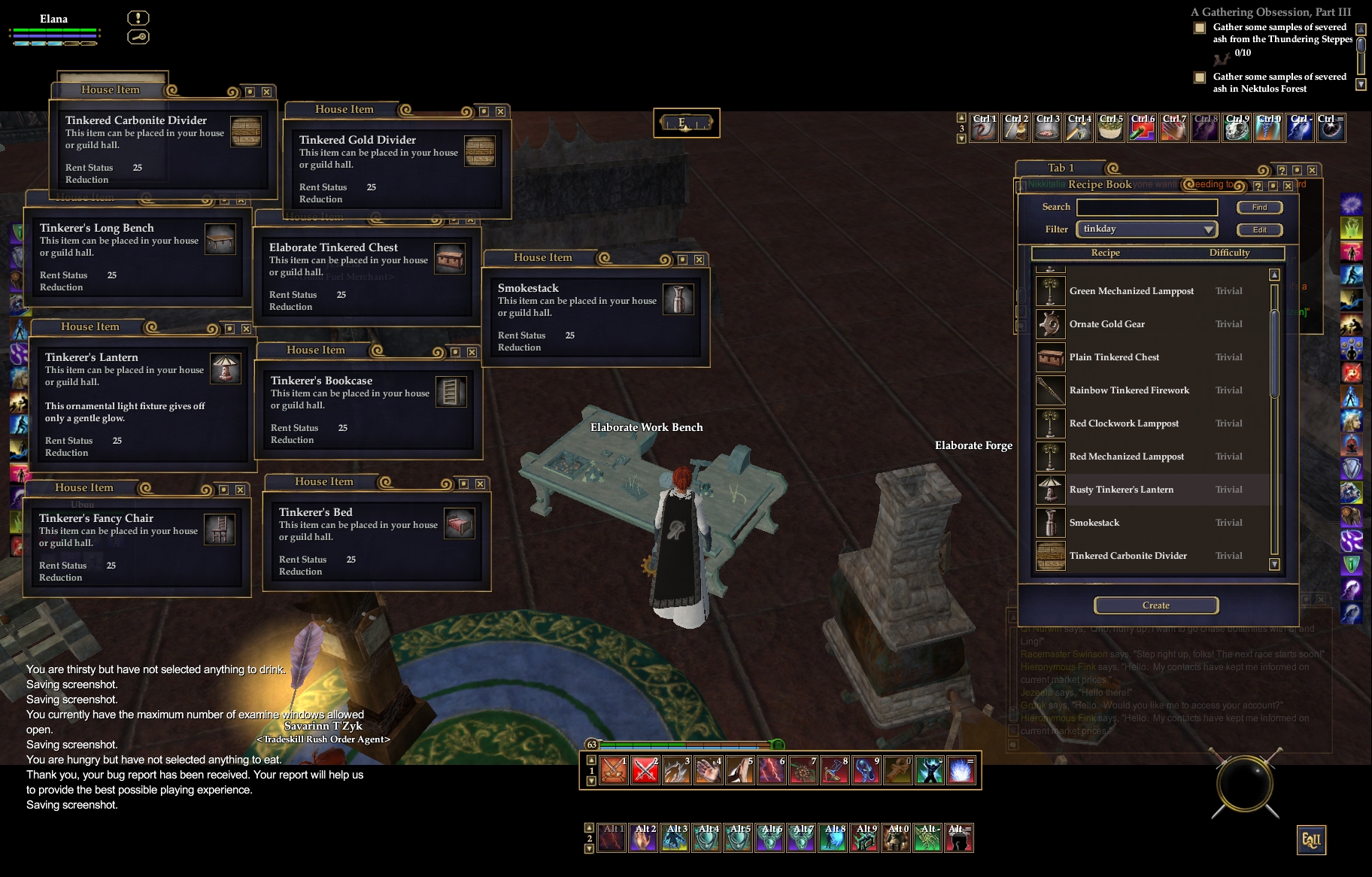Open the EQII menu button
Screen dimensions: 1372x877
[x=1311, y=840]
